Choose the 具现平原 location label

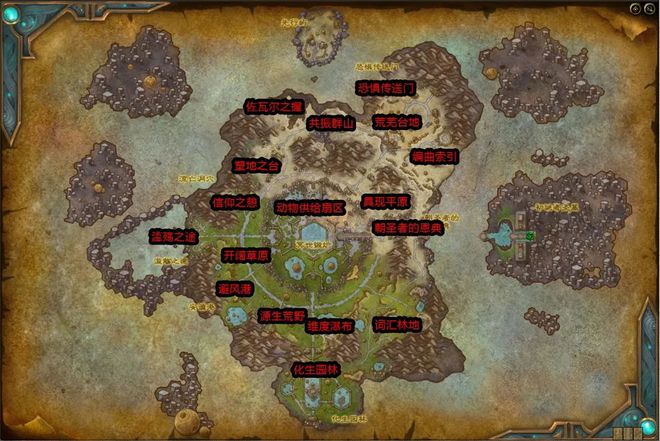[385, 201]
